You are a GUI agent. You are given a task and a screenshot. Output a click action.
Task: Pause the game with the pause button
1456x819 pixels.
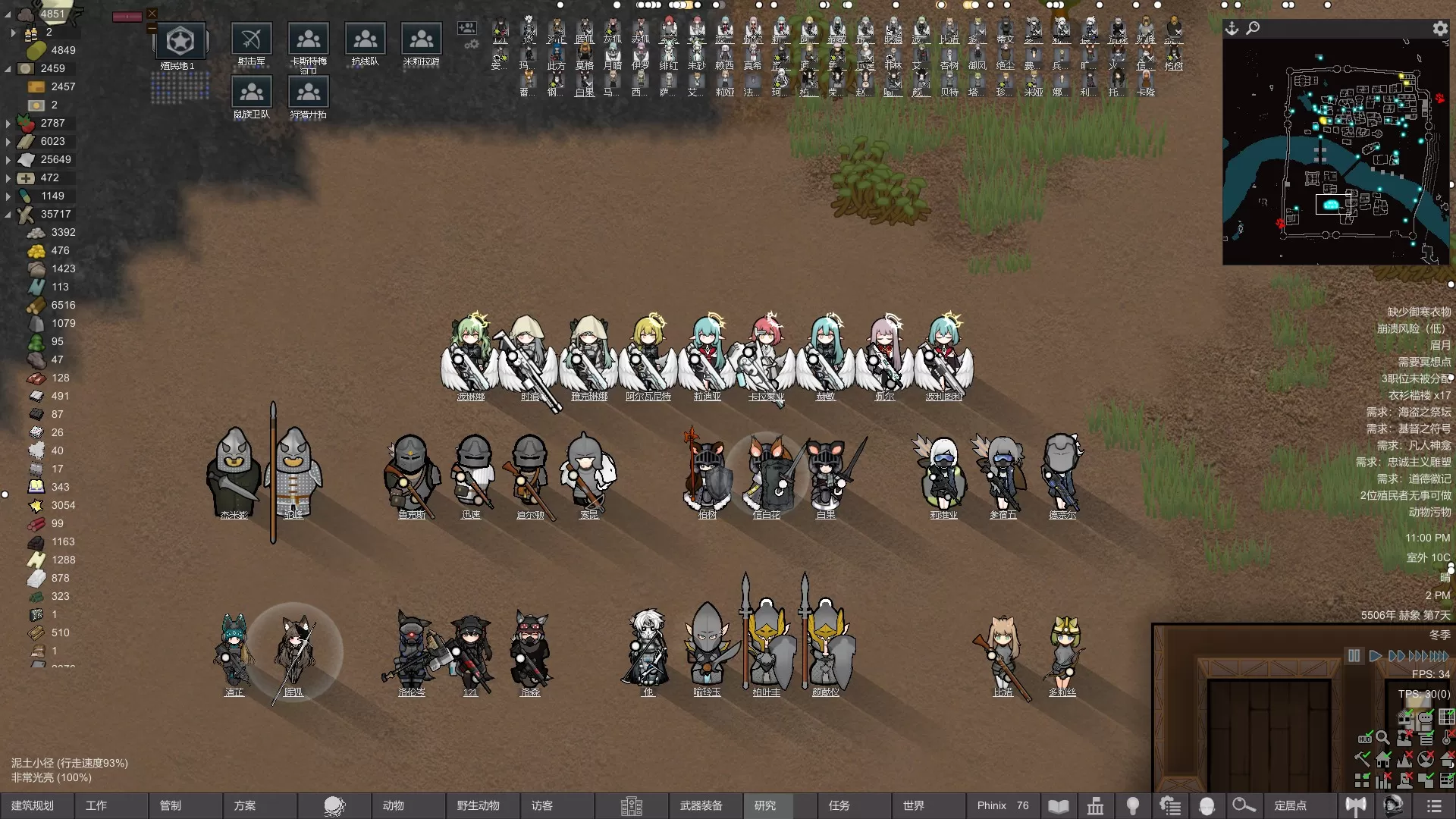tap(1354, 656)
